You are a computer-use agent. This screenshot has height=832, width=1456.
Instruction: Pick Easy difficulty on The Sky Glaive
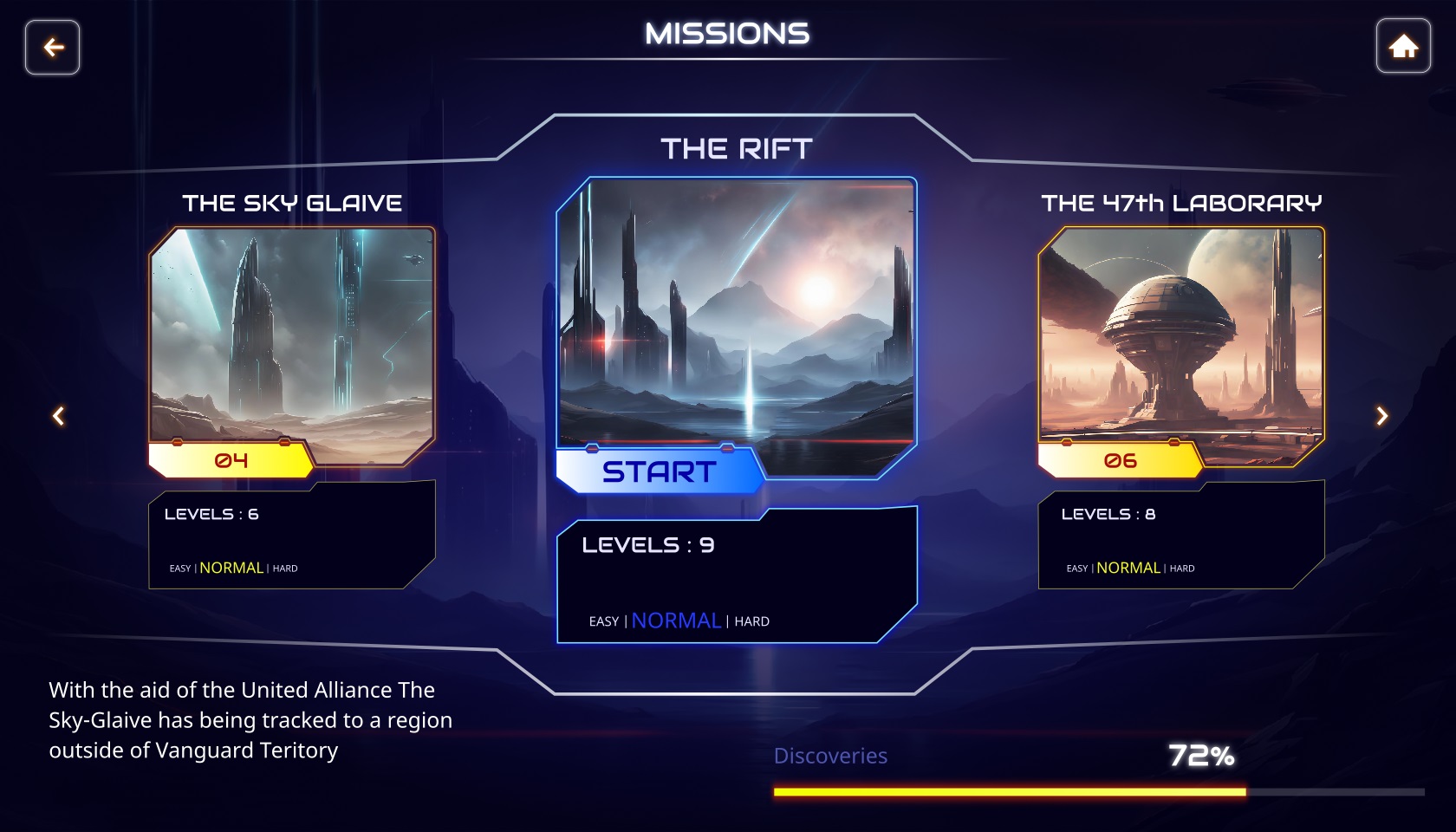[180, 569]
